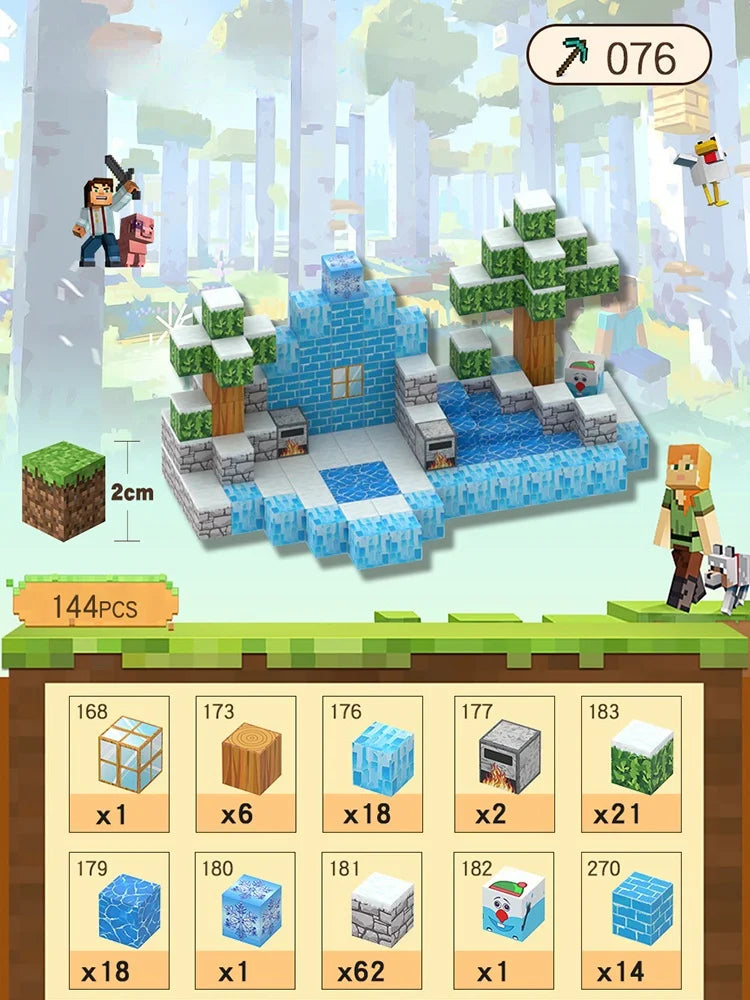Choose the snowman face block slot
This screenshot has height=1000, width=750.
pos(503,920)
